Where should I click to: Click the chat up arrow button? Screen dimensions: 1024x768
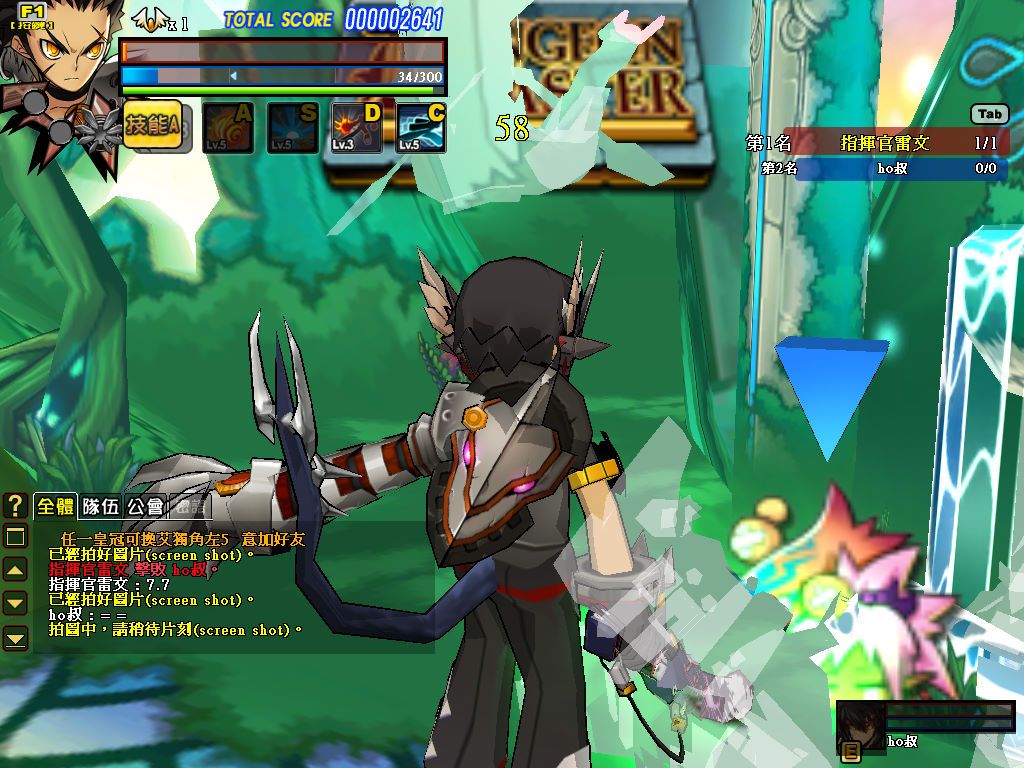tap(15, 570)
